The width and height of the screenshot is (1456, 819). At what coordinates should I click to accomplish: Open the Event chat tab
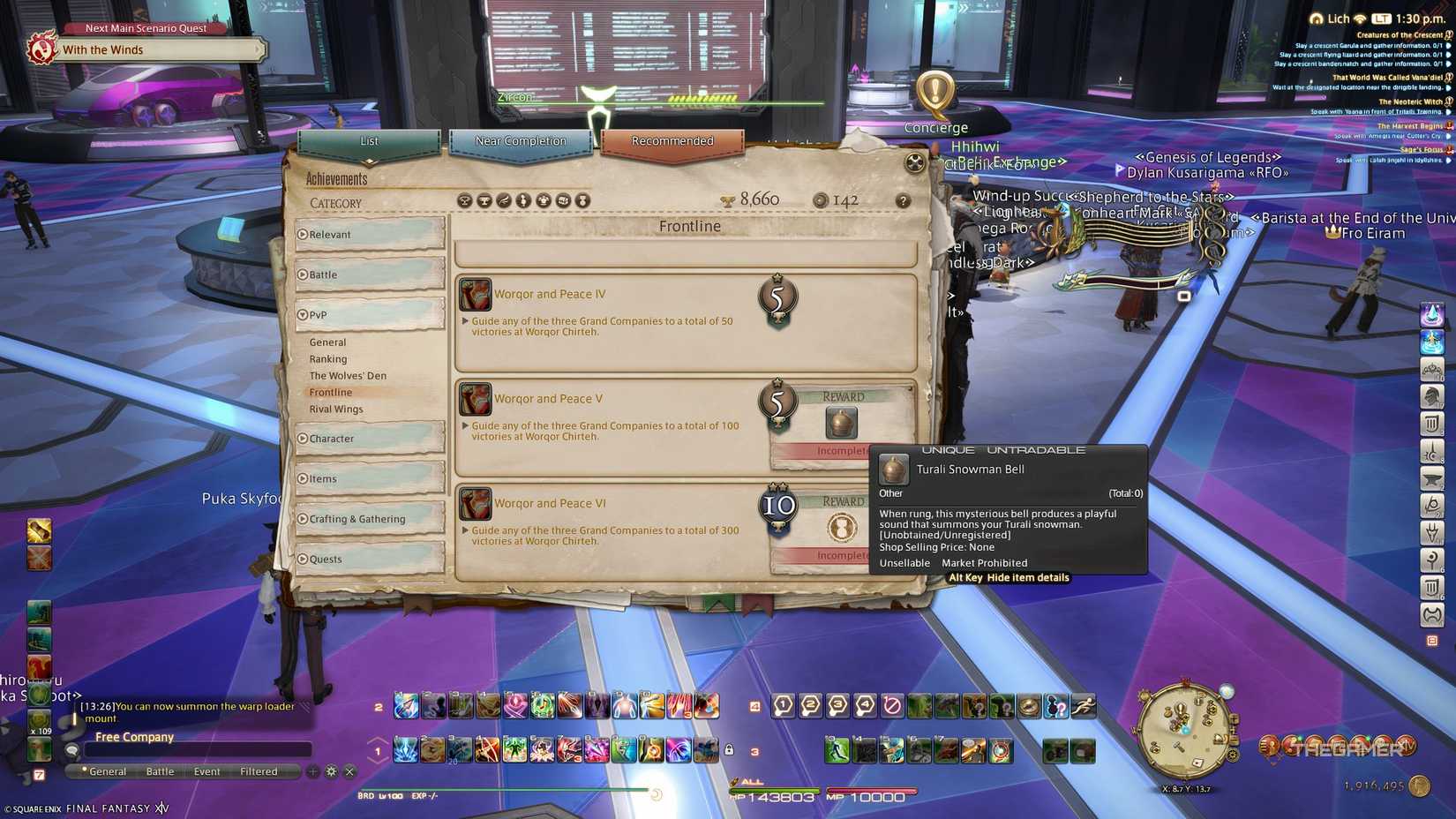click(x=206, y=770)
